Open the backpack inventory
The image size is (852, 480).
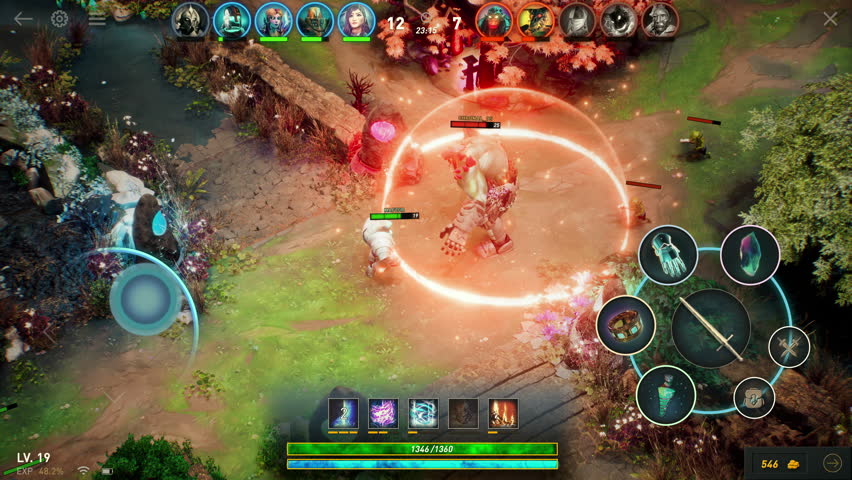coord(754,397)
